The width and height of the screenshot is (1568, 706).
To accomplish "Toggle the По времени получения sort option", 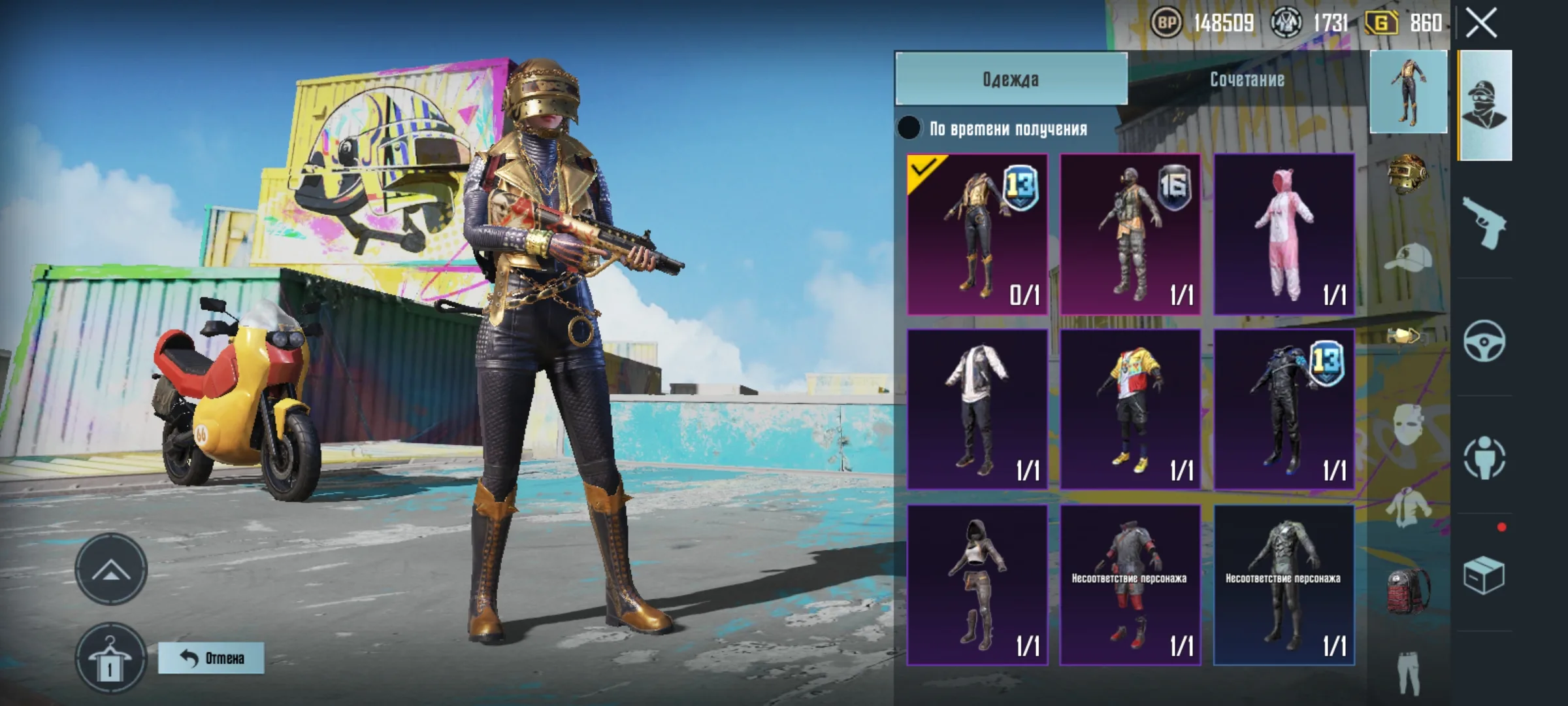I will pyautogui.click(x=909, y=128).
